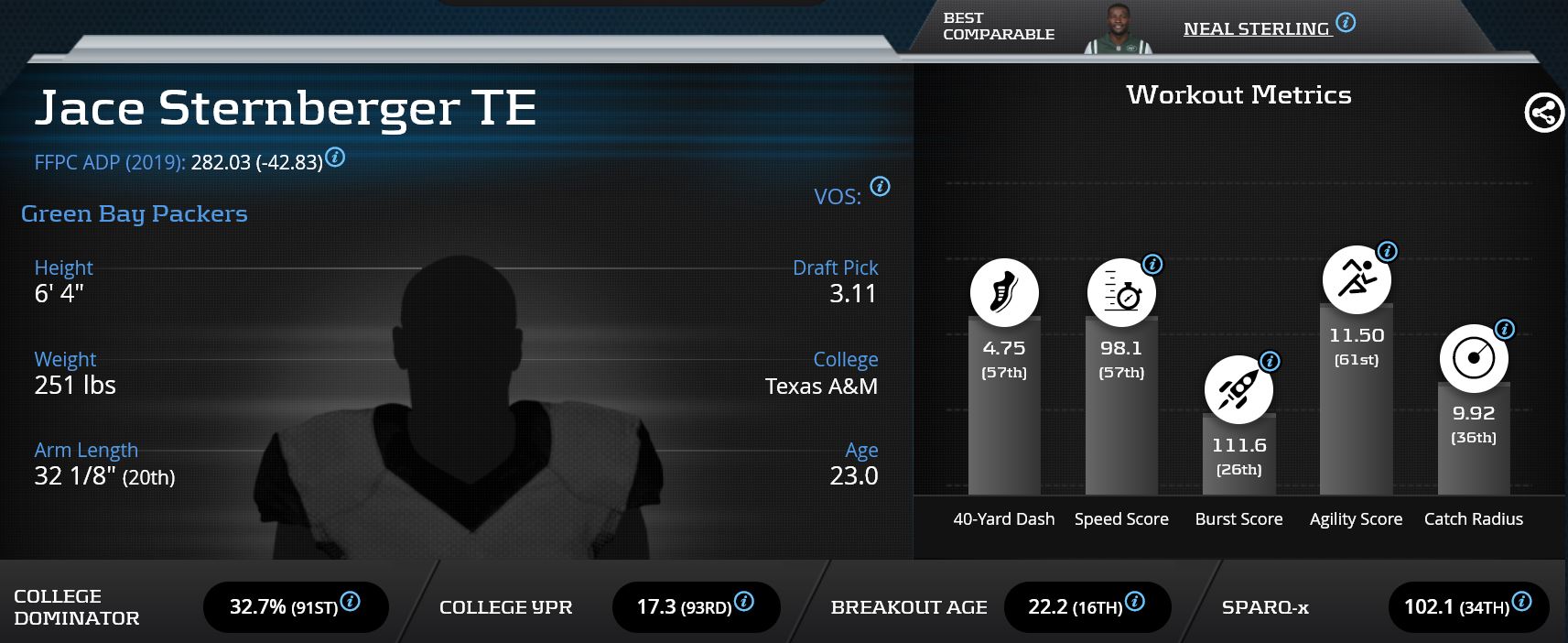Open the Catch Radius info icon

[x=1504, y=330]
